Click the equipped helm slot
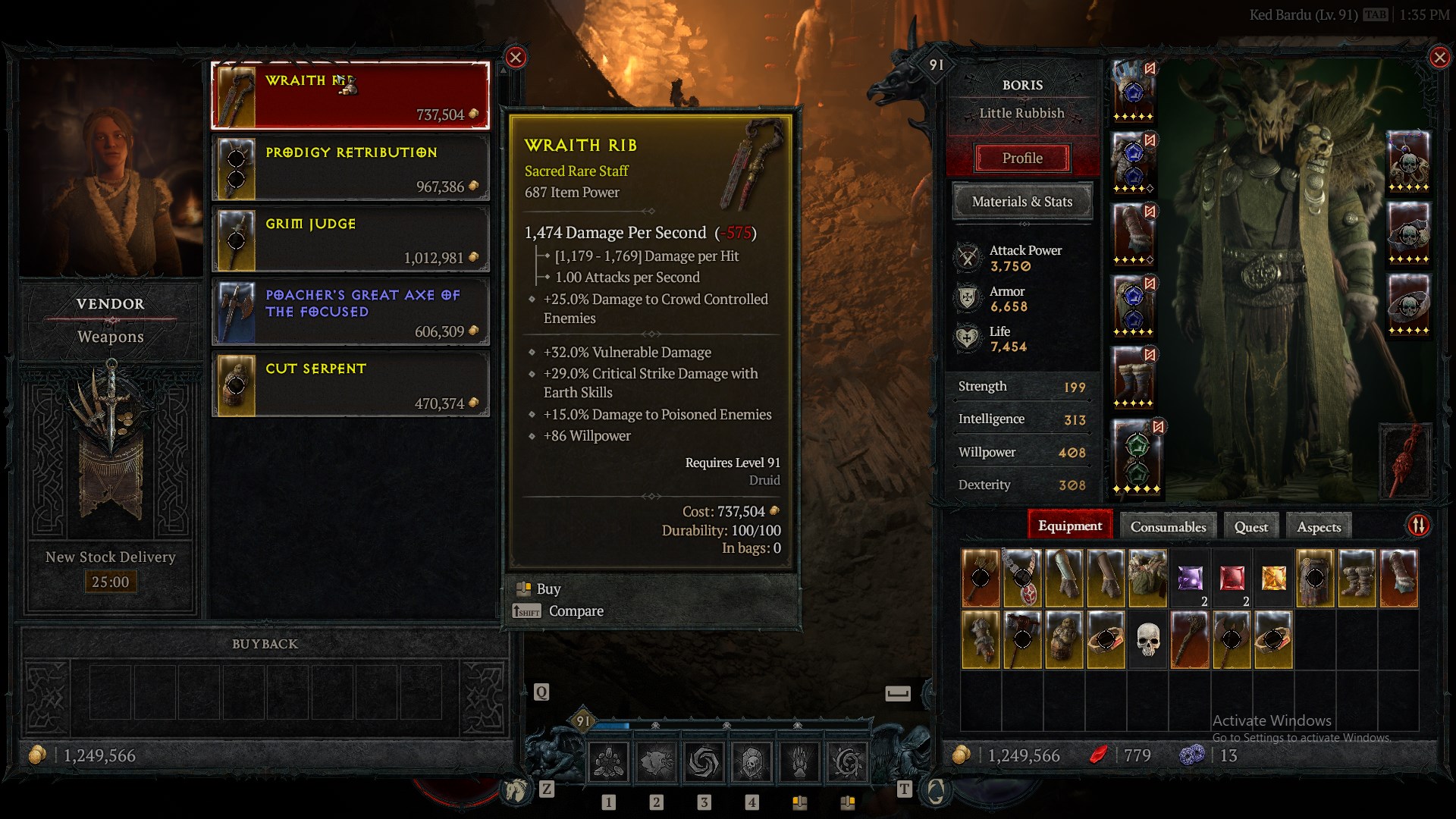The width and height of the screenshot is (1456, 819). coord(1133,92)
